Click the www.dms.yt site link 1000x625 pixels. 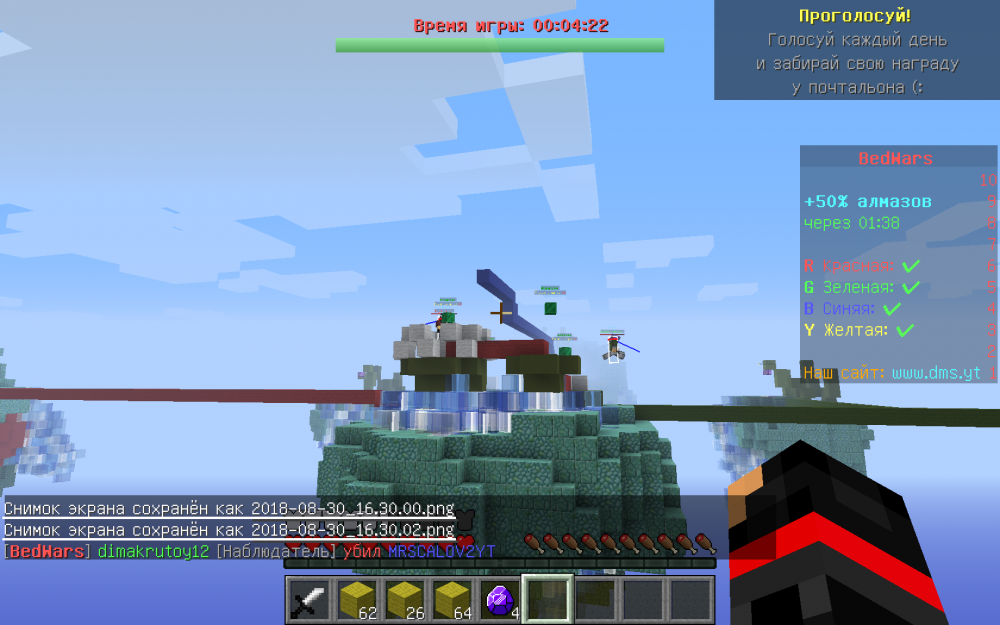[x=935, y=373]
